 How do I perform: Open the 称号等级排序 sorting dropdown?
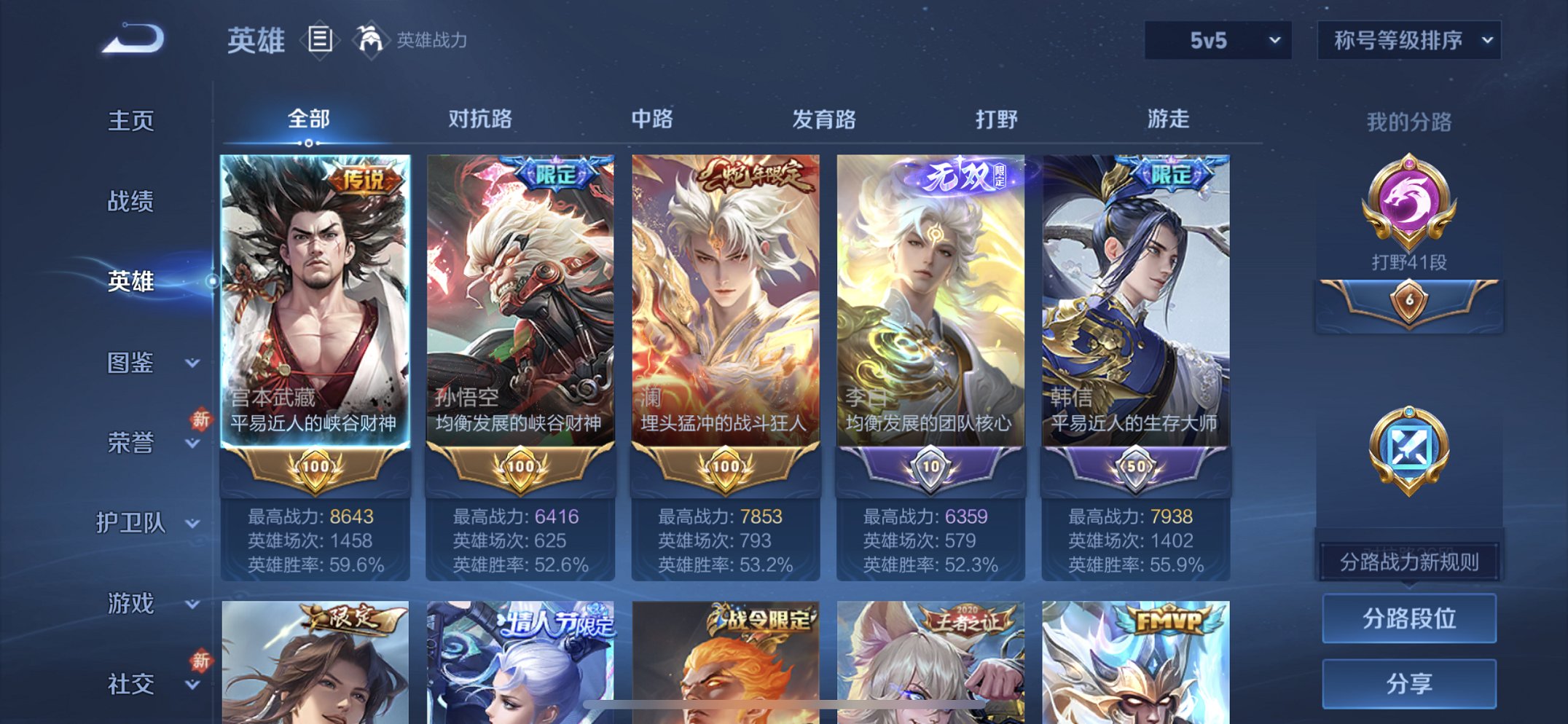point(1408,42)
